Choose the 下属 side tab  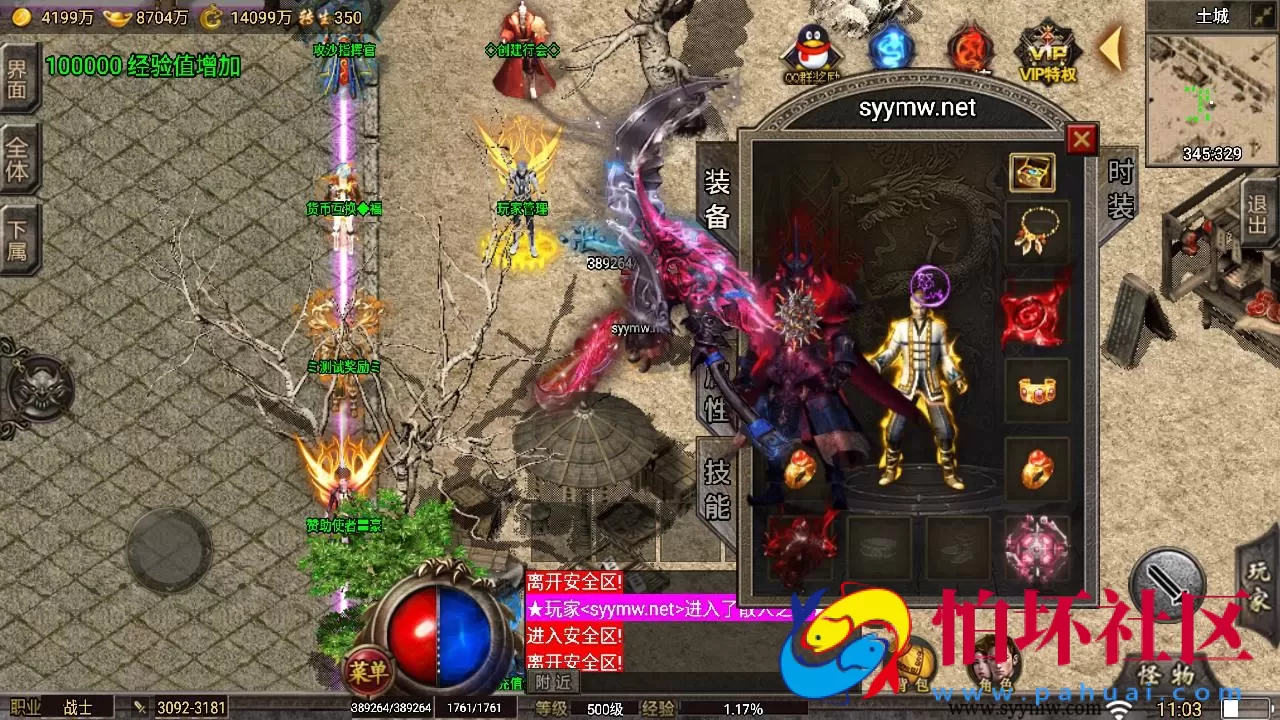coord(17,238)
